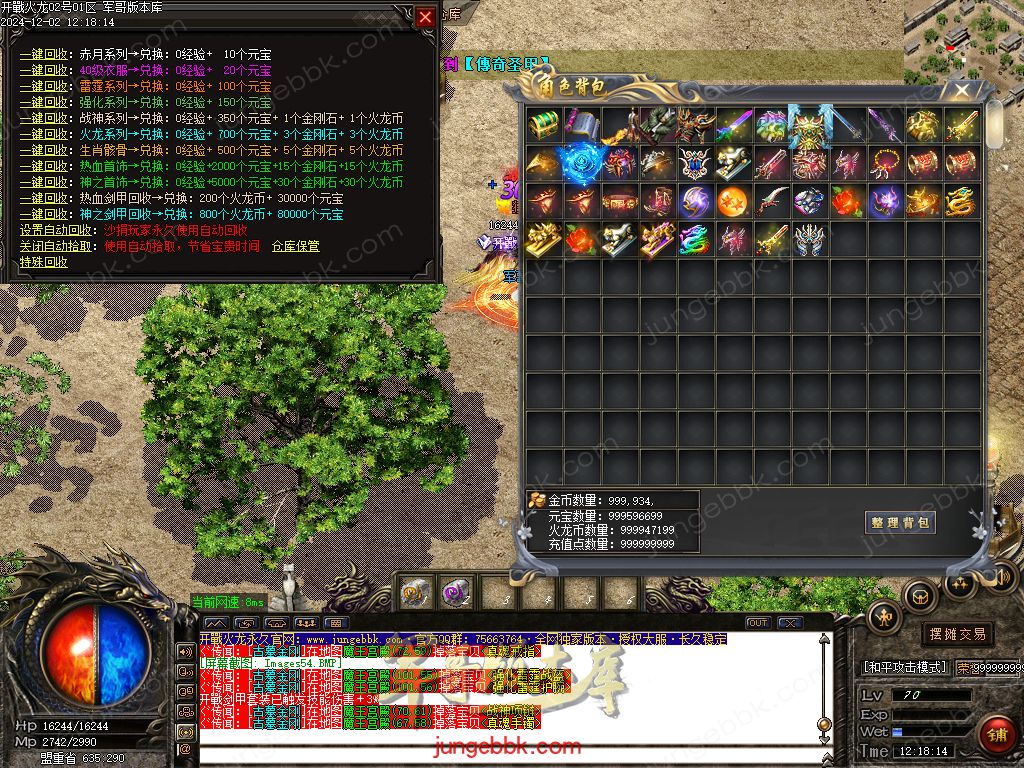This screenshot has width=1024, height=768.
Task: Click the 整理背包 sort backpack button
Action: [900, 522]
